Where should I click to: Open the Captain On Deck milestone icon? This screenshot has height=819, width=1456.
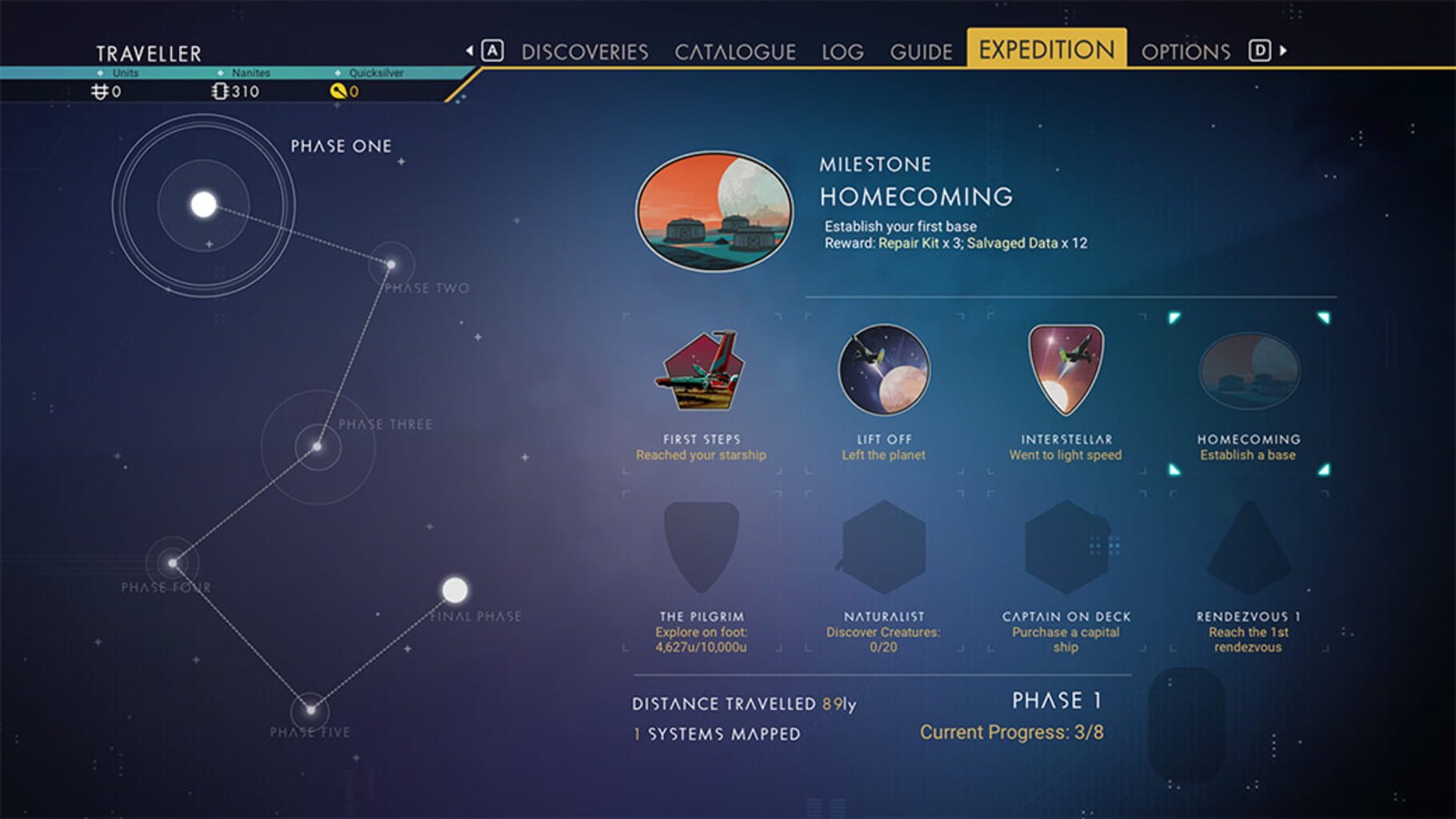[x=1067, y=545]
